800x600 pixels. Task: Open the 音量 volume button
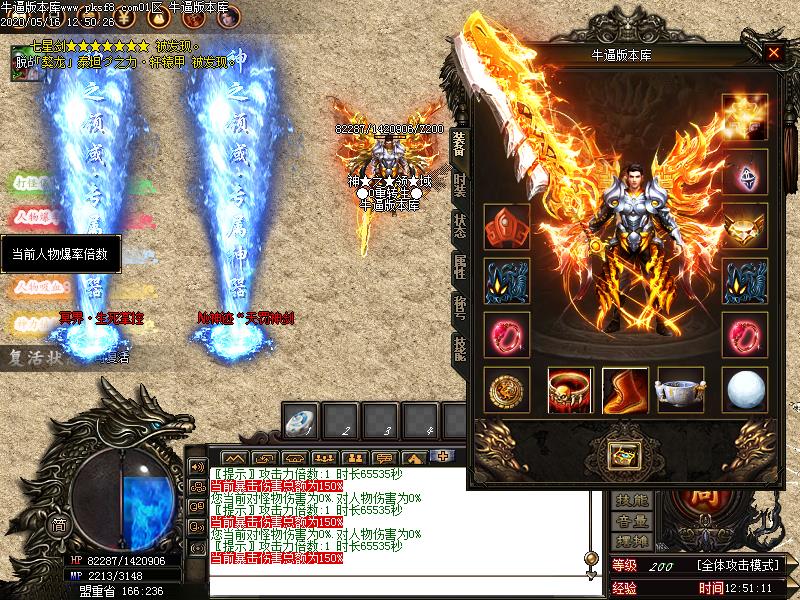click(x=632, y=520)
